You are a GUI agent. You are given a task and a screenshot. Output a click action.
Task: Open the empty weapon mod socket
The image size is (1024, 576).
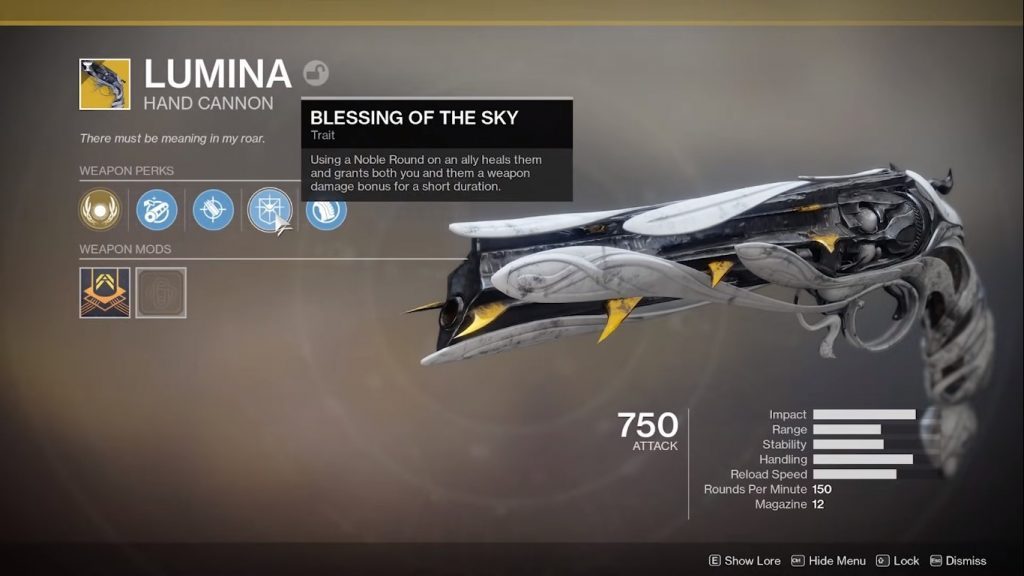point(161,292)
